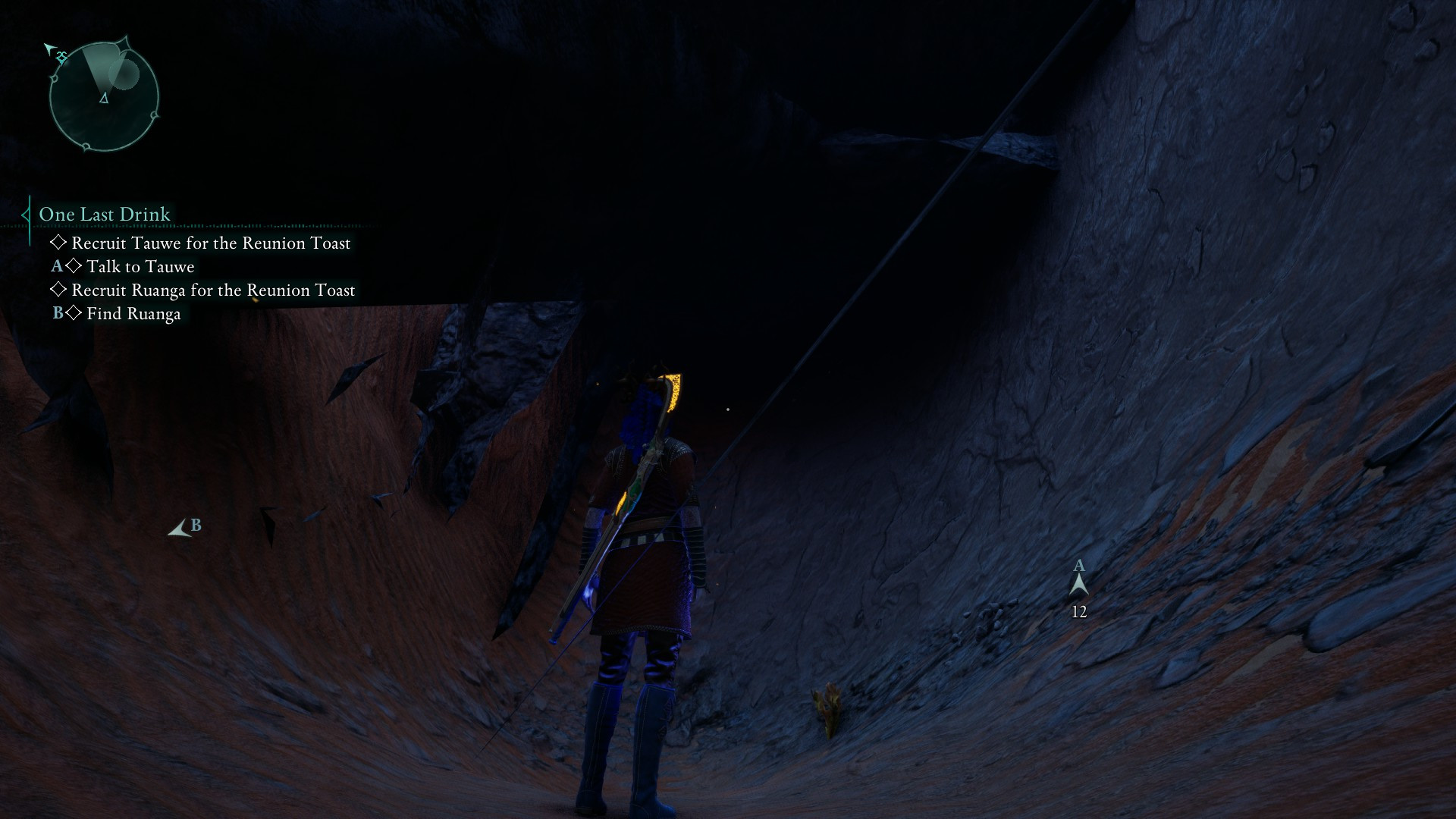The height and width of the screenshot is (819, 1456).
Task: Click the waypoint marker labeled B
Action: (x=181, y=529)
